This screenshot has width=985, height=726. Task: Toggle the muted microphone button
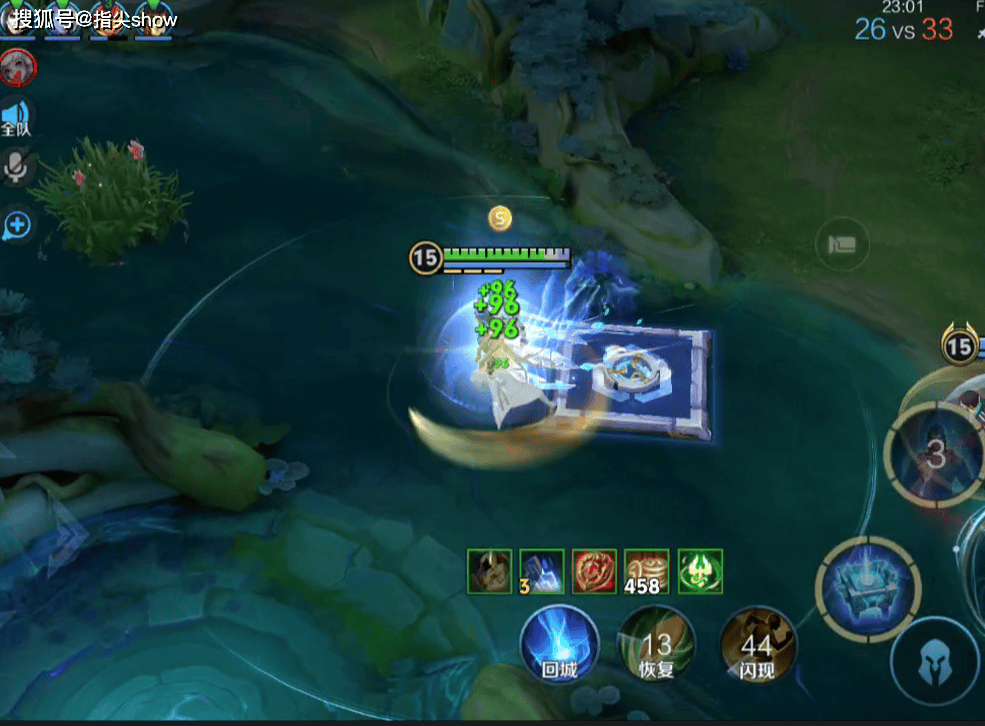[x=17, y=168]
